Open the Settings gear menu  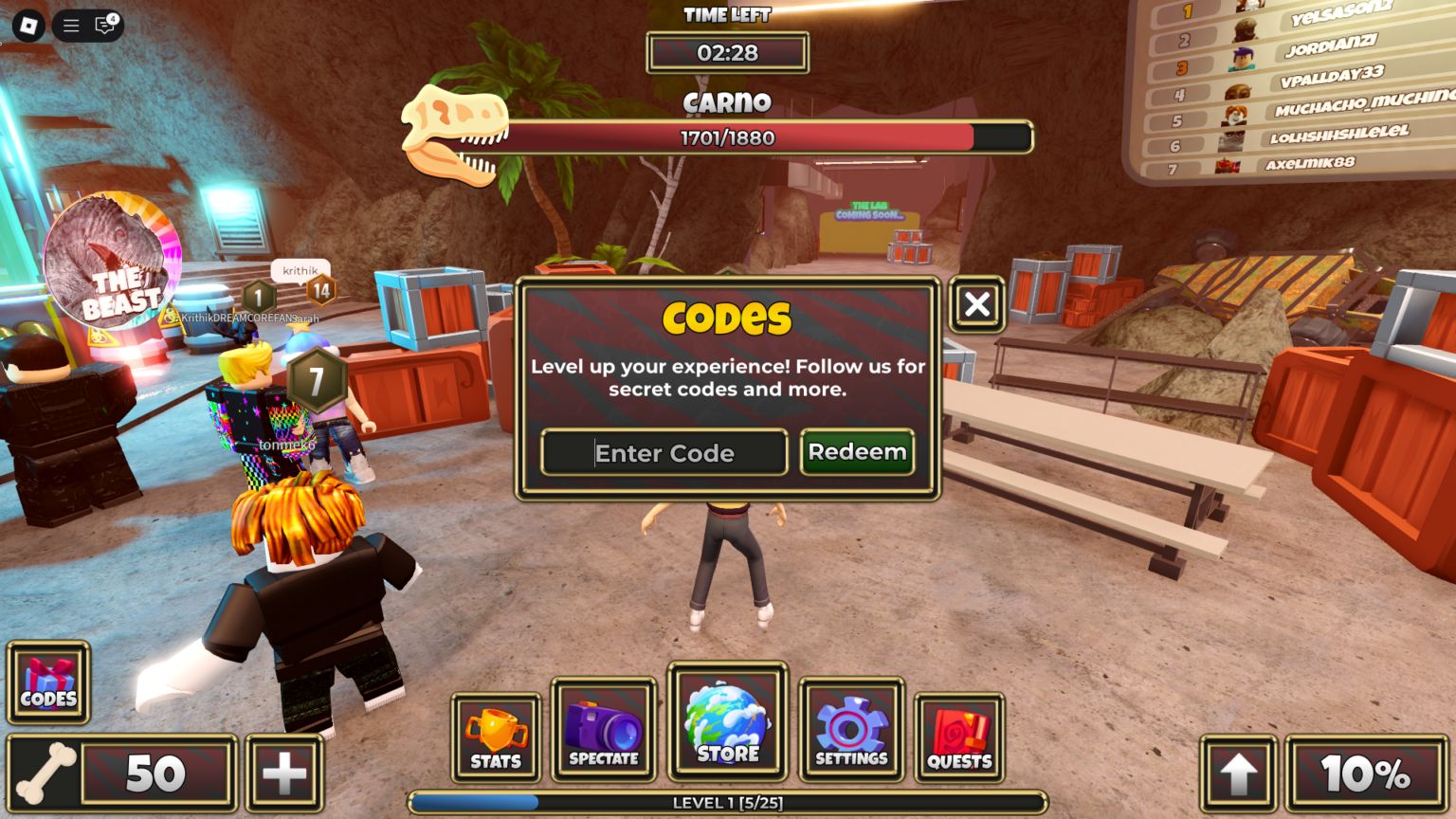[850, 728]
